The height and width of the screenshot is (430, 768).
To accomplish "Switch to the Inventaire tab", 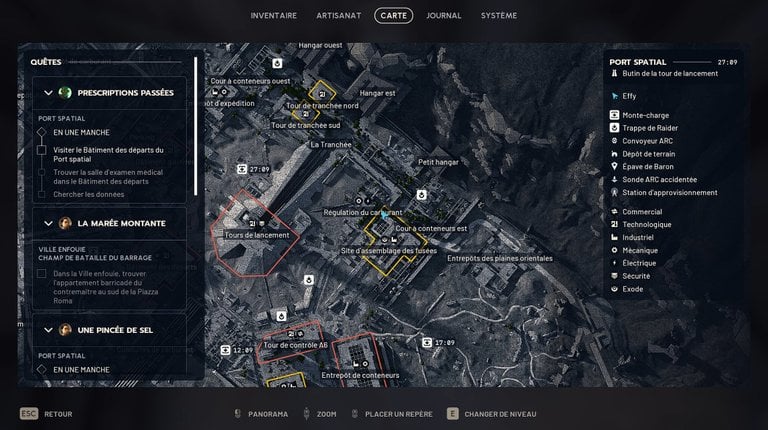I will pyautogui.click(x=274, y=15).
